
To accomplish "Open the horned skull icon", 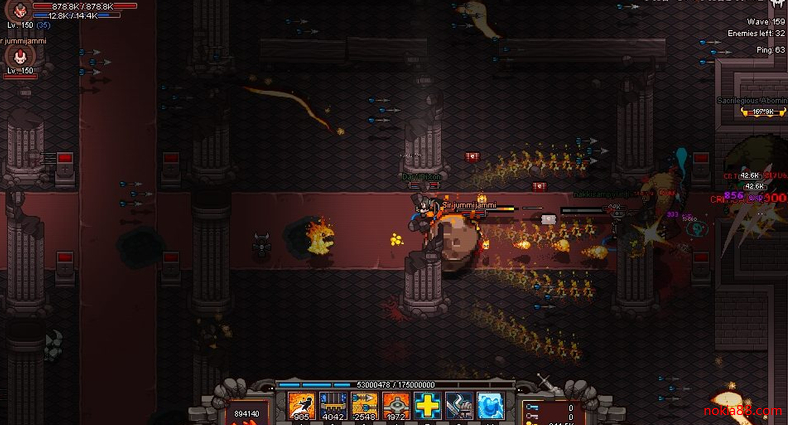I will tap(776, 5).
